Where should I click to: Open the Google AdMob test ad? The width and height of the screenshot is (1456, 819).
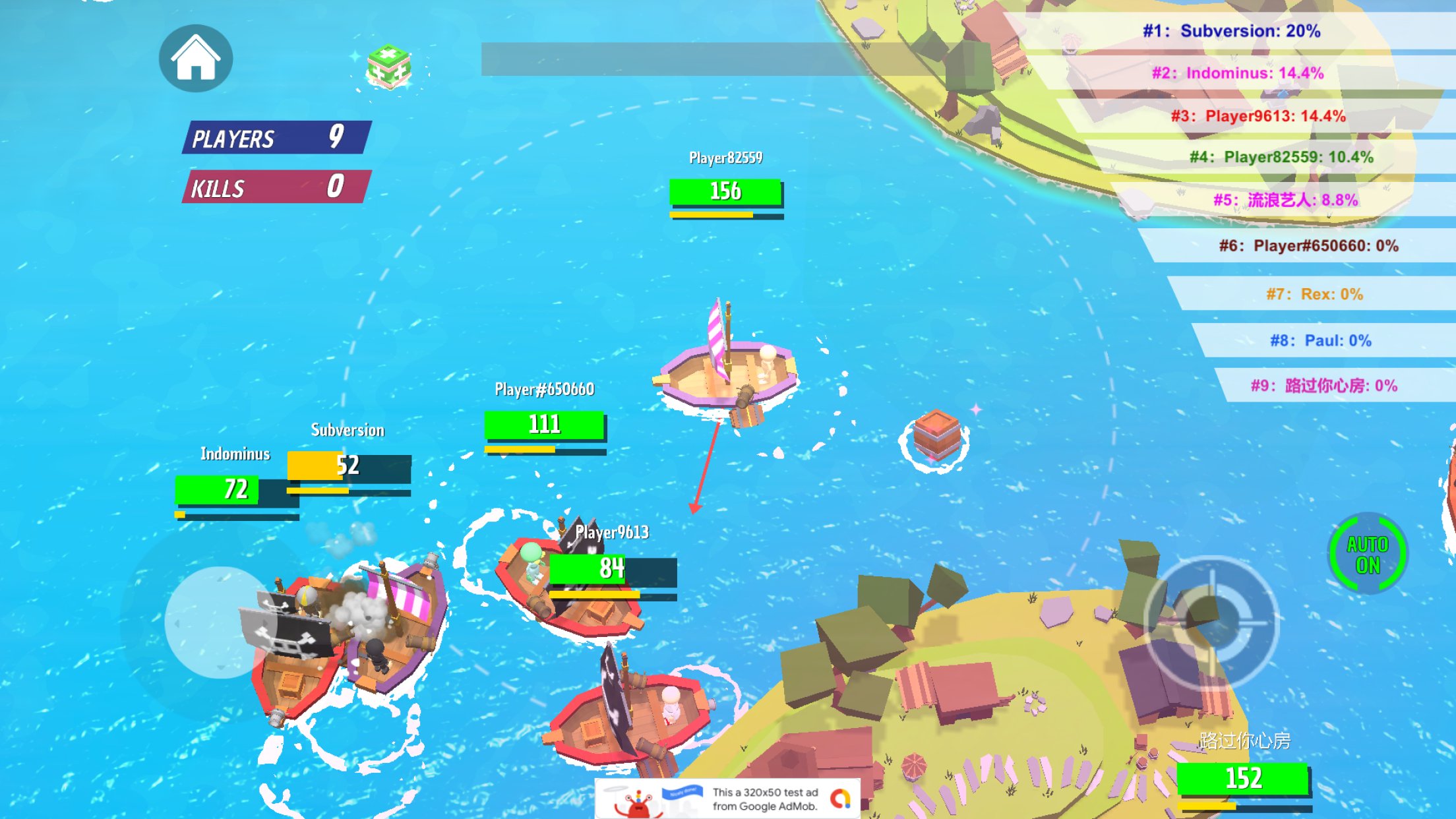(728, 799)
